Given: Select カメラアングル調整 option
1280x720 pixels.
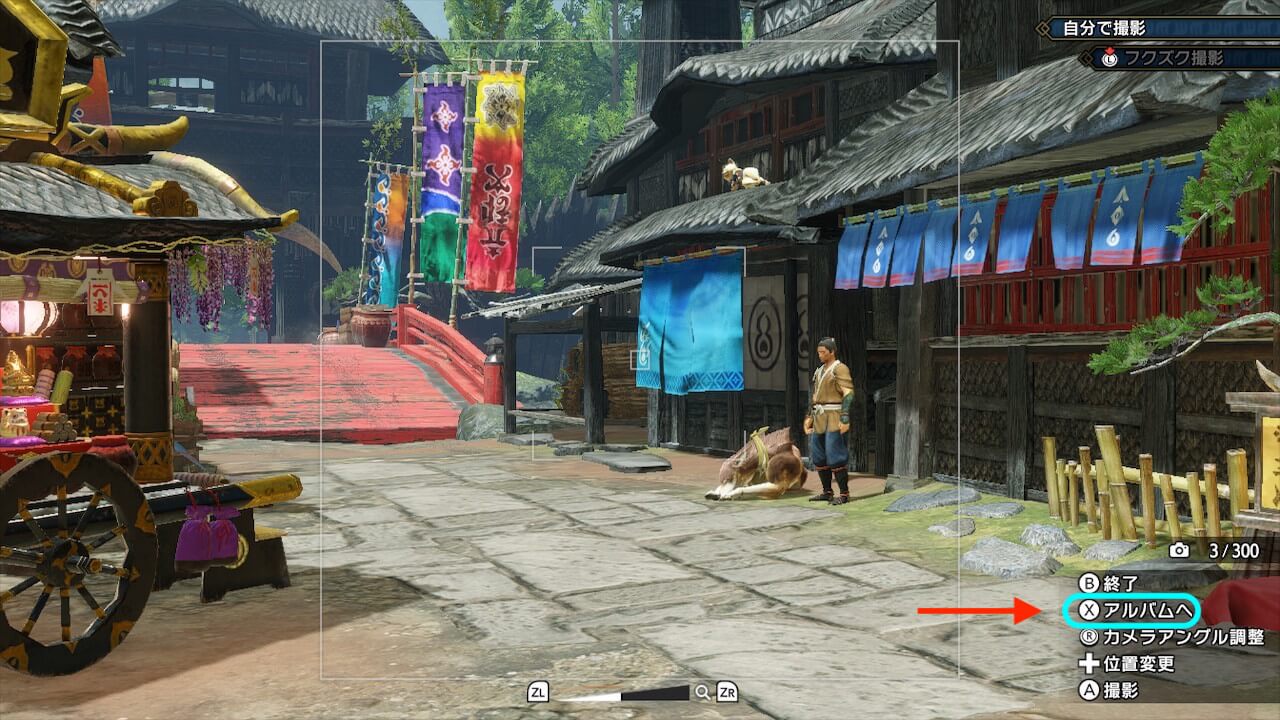Looking at the screenshot, I should (x=1172, y=637).
